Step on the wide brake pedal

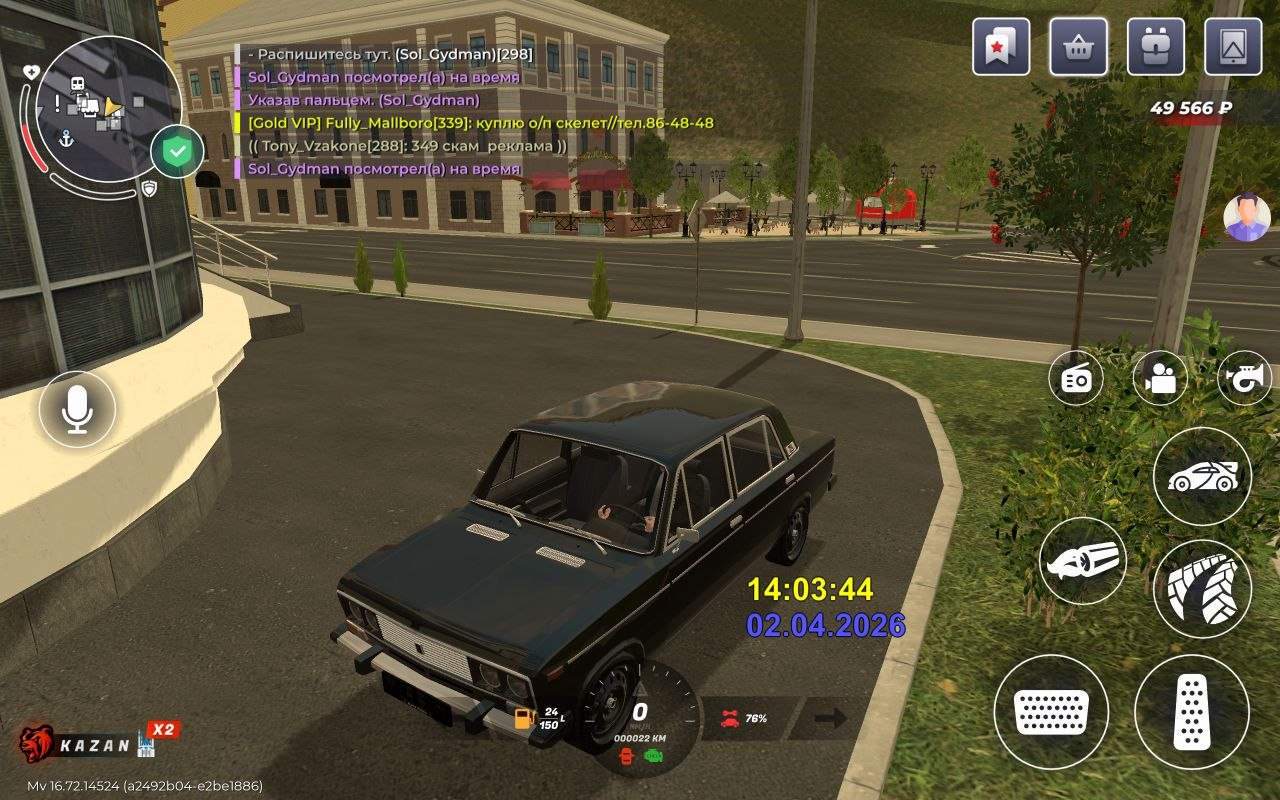[x=1051, y=712]
